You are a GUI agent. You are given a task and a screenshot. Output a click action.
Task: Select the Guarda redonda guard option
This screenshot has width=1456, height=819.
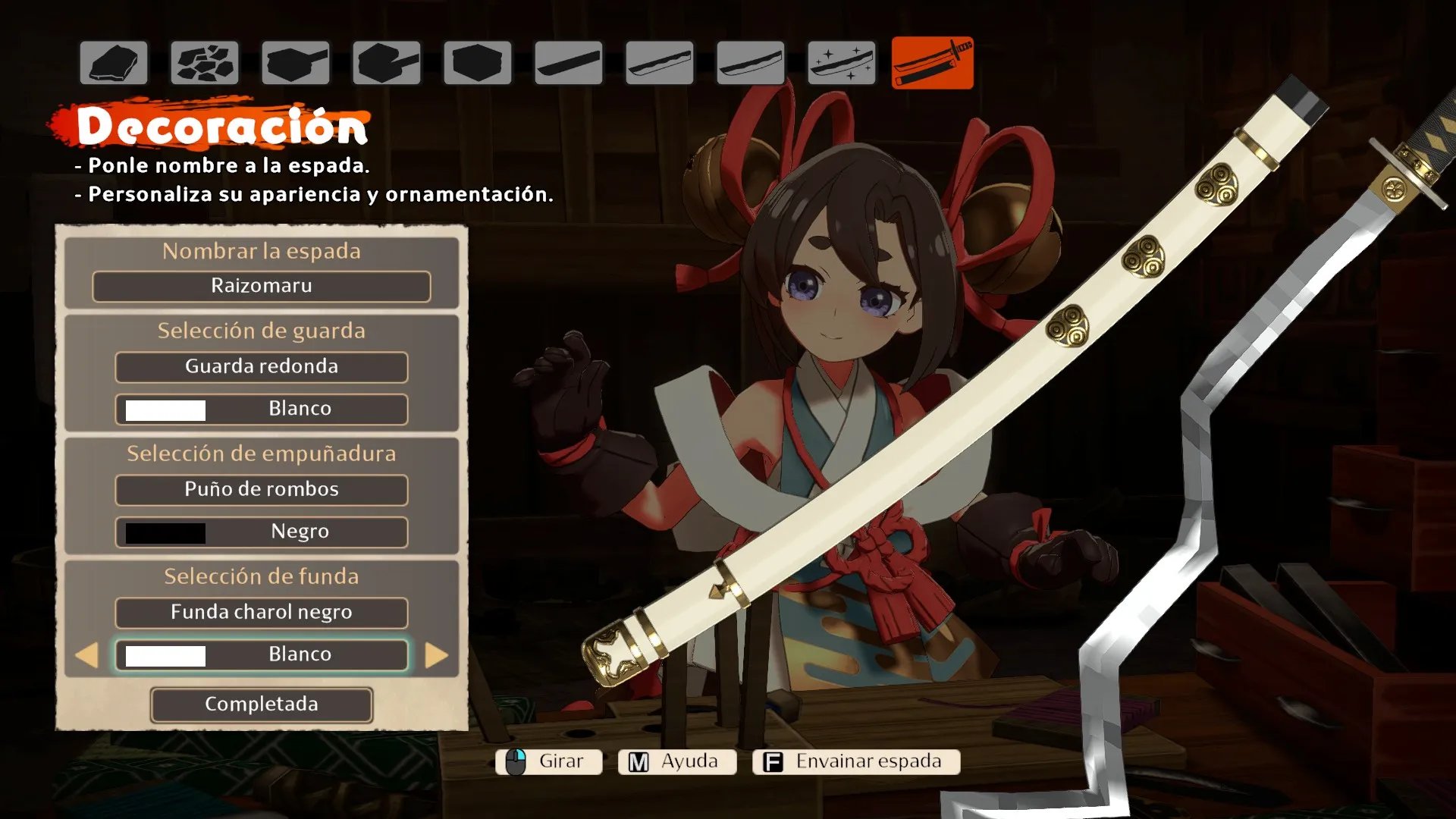point(261,367)
